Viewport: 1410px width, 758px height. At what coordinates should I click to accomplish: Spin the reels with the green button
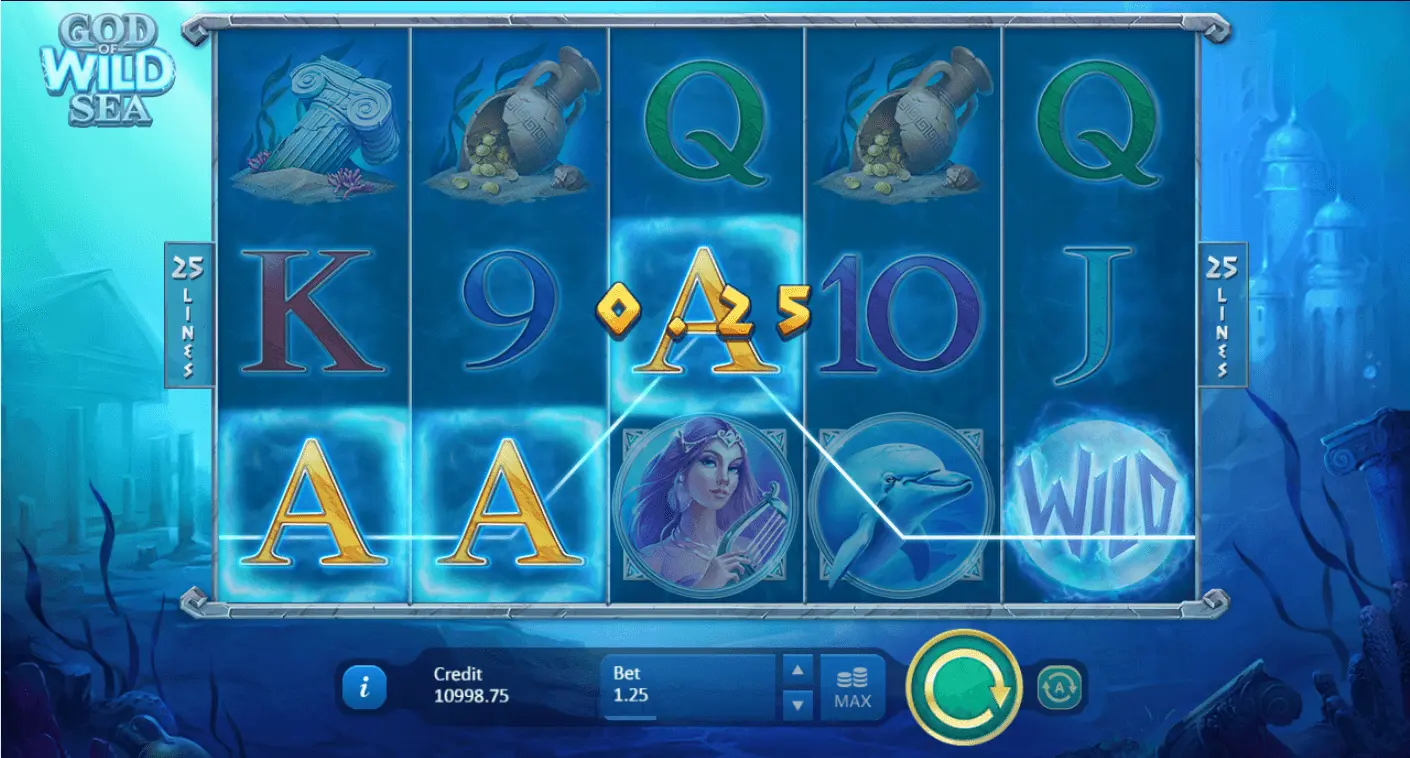(x=963, y=687)
